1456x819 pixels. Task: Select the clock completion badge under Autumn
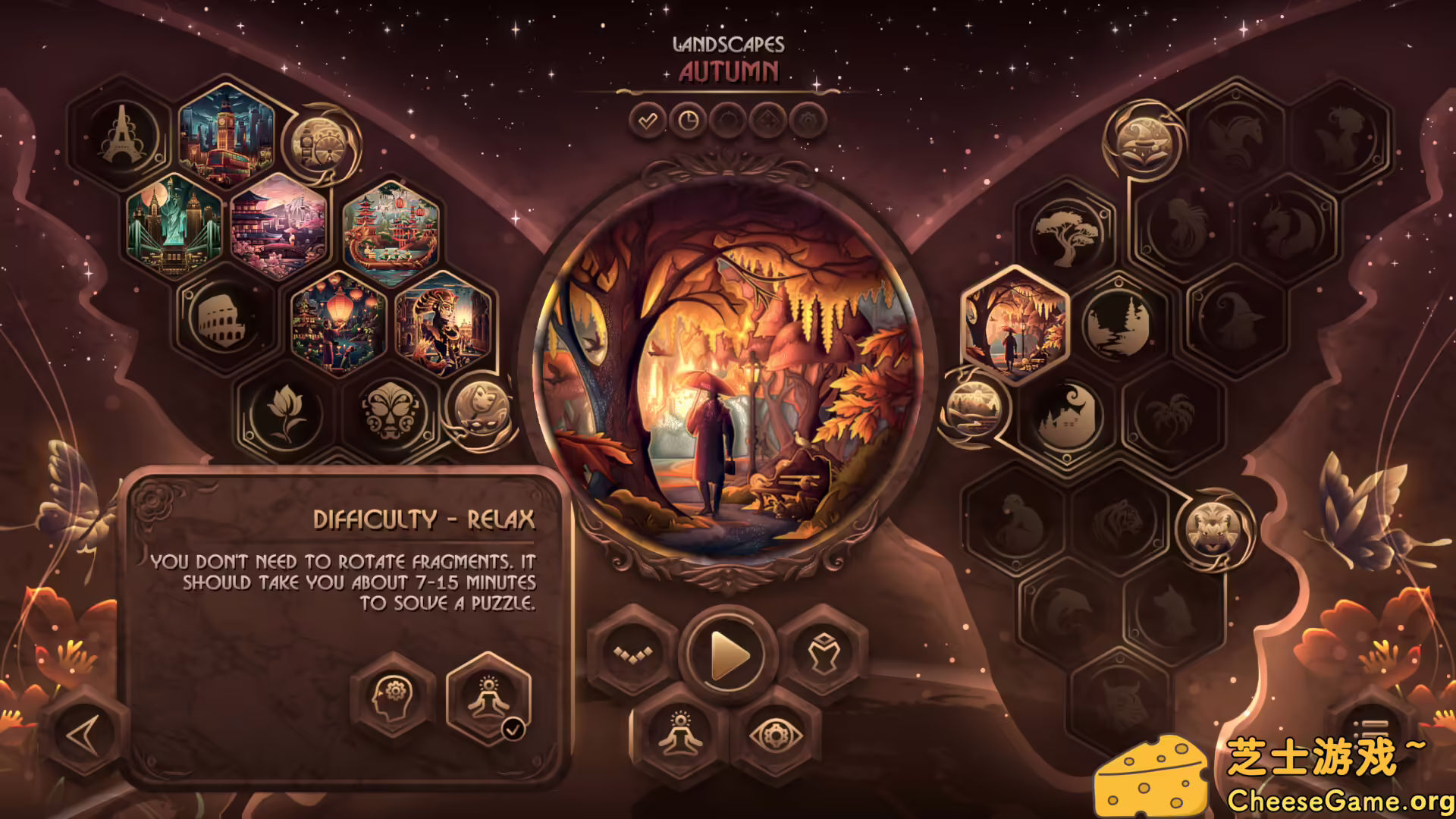pyautogui.click(x=689, y=120)
